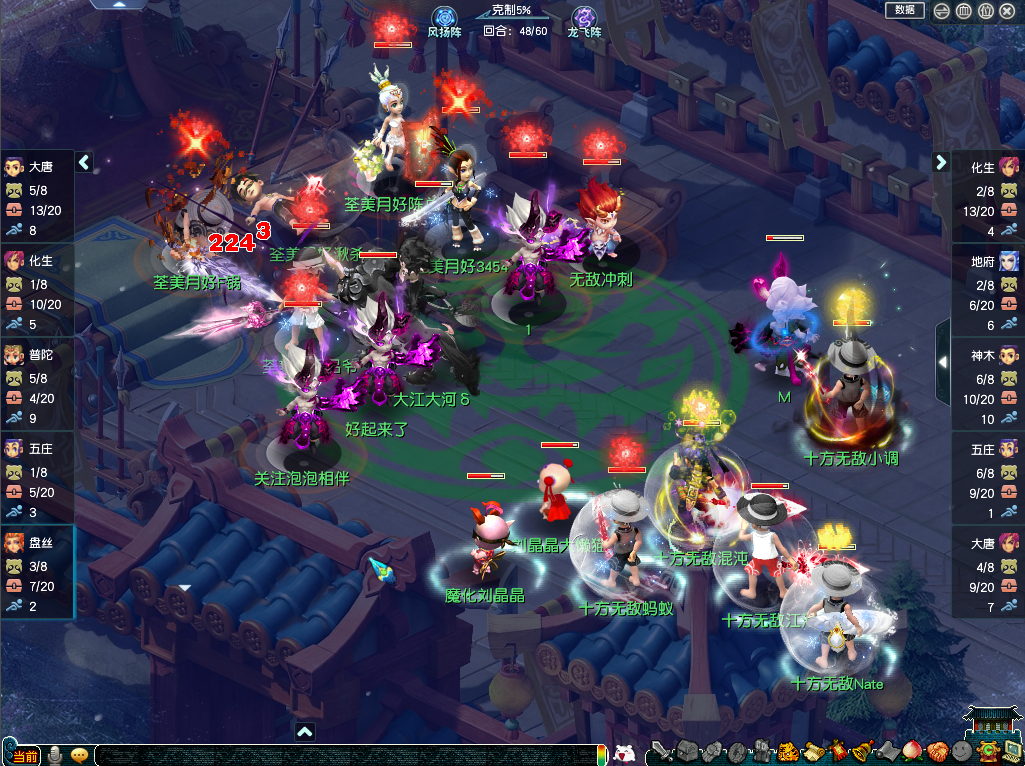The height and width of the screenshot is (766, 1025).
Task: Toggle the 血 round button
Action: click(963, 11)
